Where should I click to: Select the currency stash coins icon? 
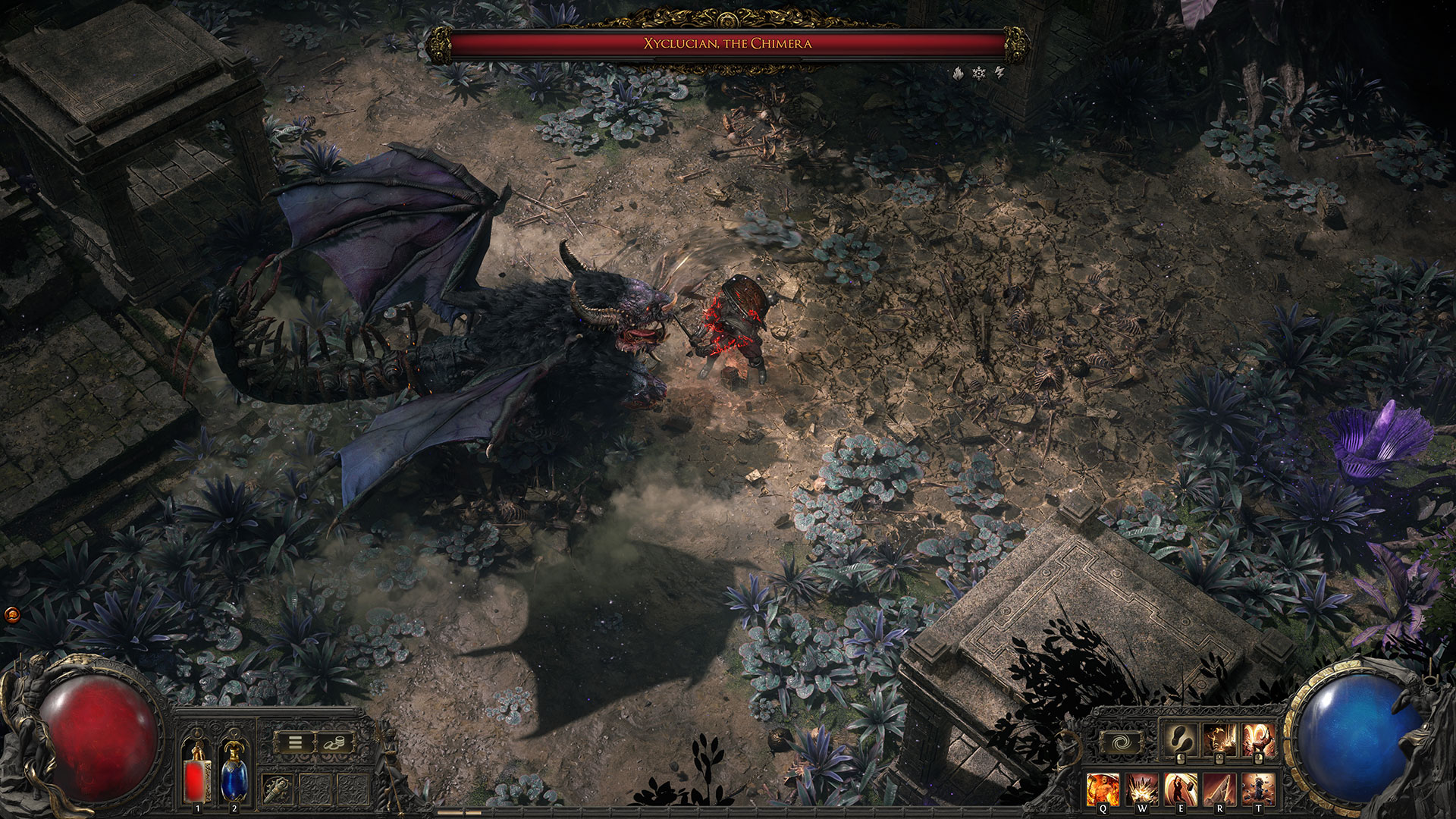point(334,742)
